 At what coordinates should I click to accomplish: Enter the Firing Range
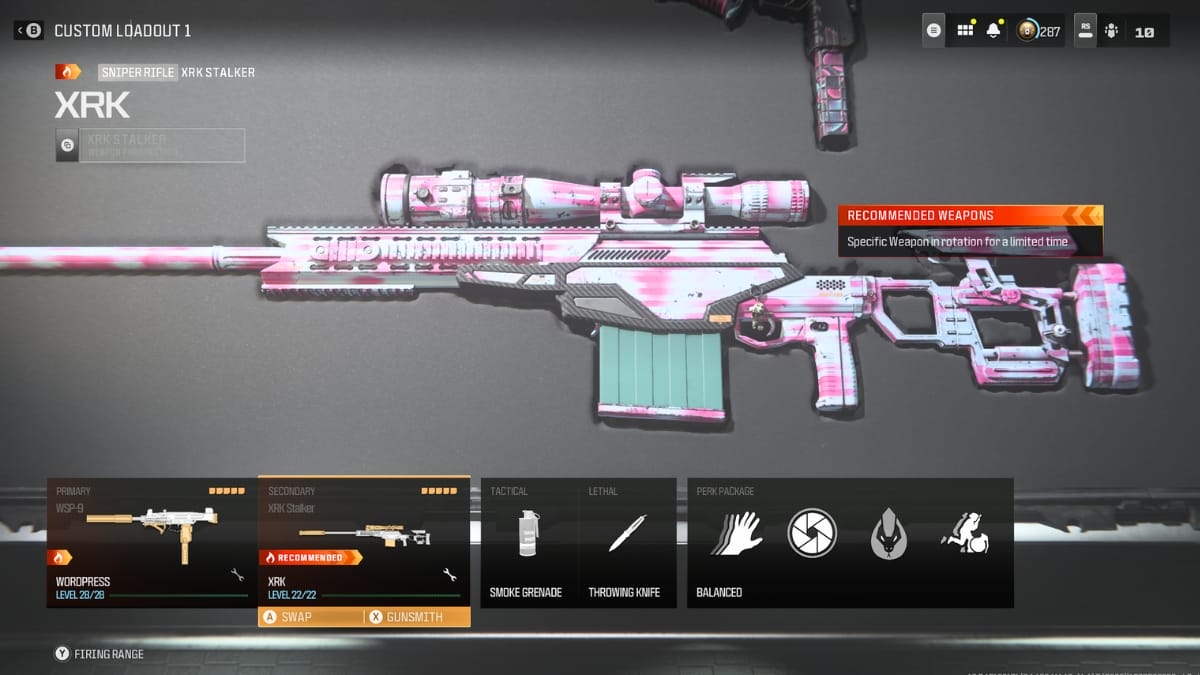(99, 654)
